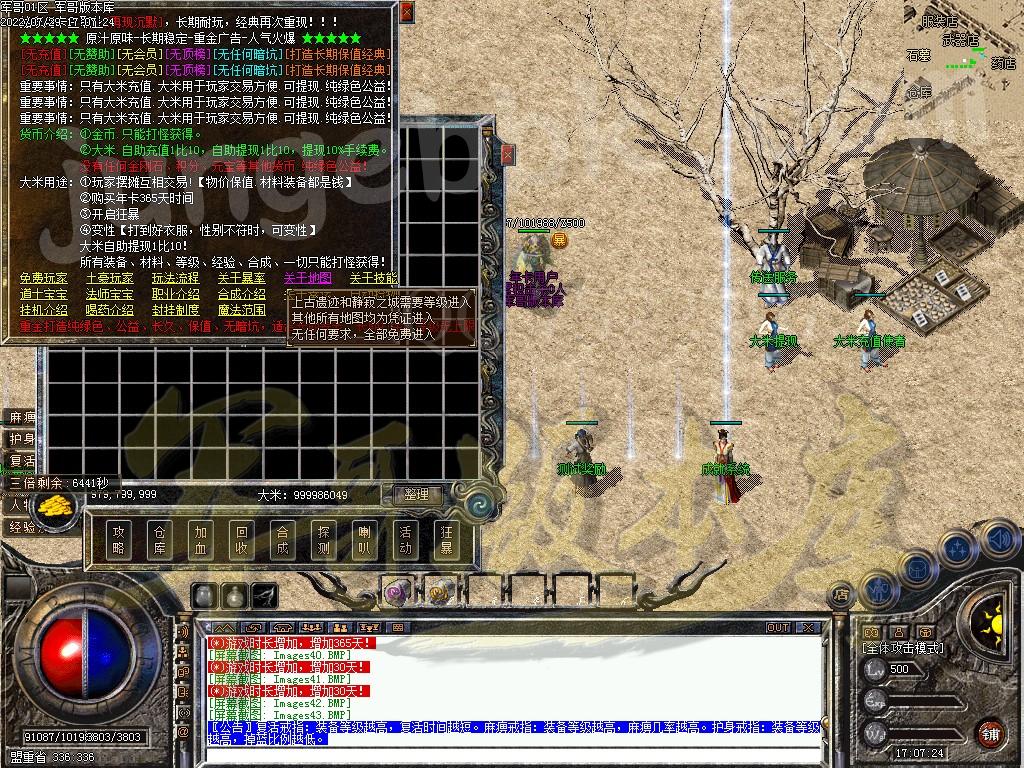Close the inventory bag window
The height and width of the screenshot is (768, 1024).
pos(507,154)
